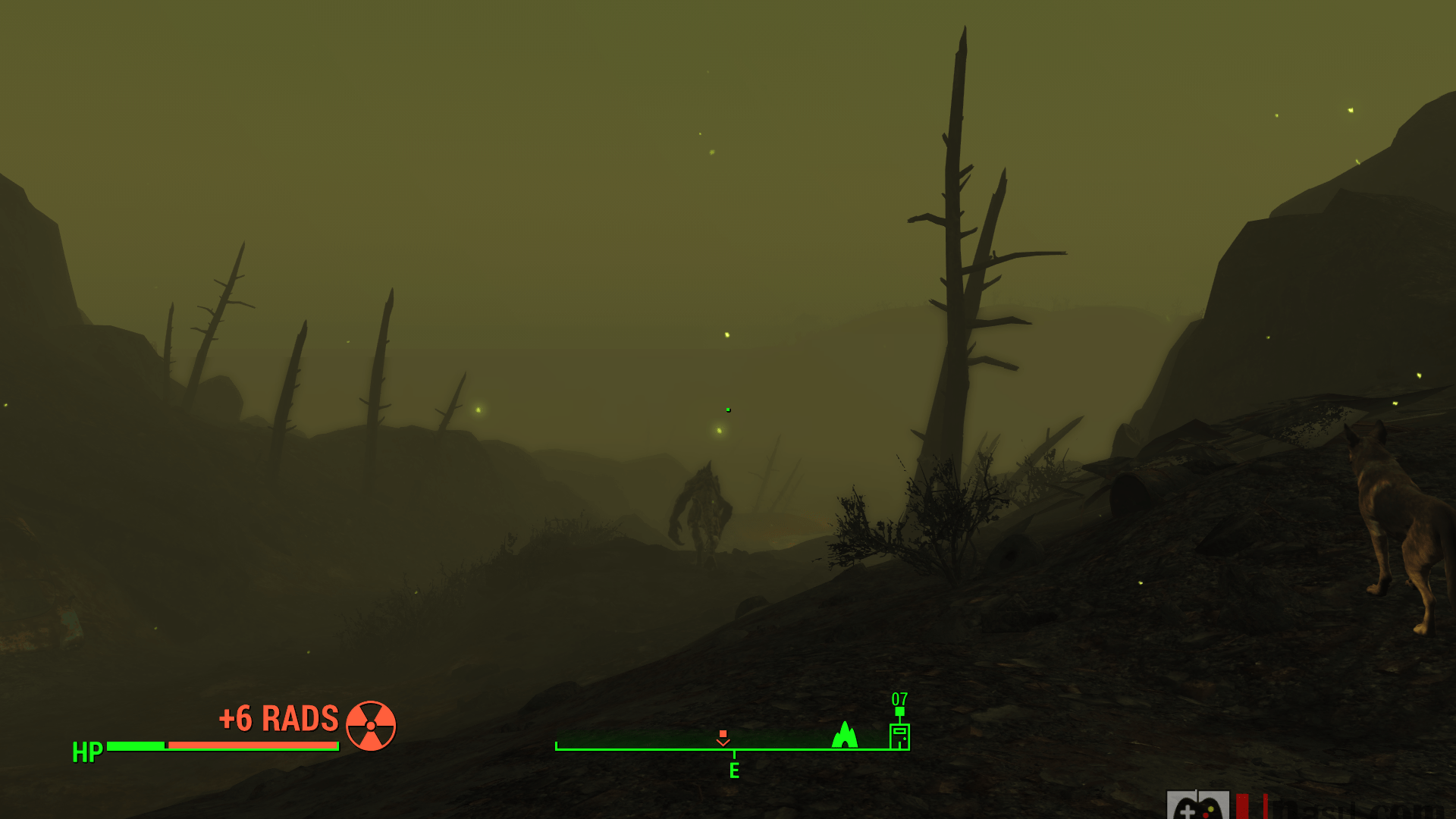Click the center tick mark of the compass bar
The width and height of the screenshot is (1456, 819).
734,755
